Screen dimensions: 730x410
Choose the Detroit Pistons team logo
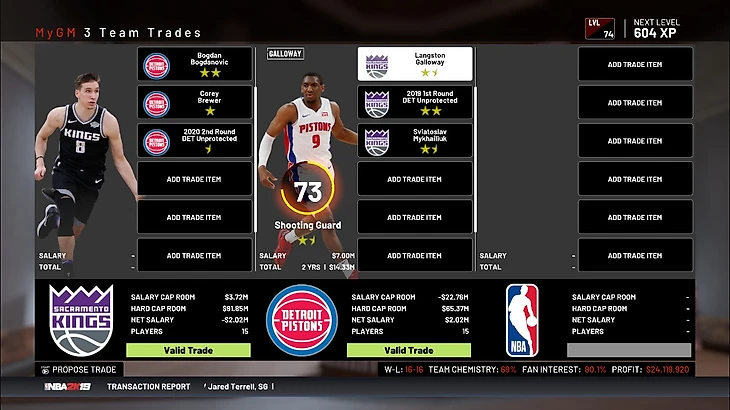point(301,320)
